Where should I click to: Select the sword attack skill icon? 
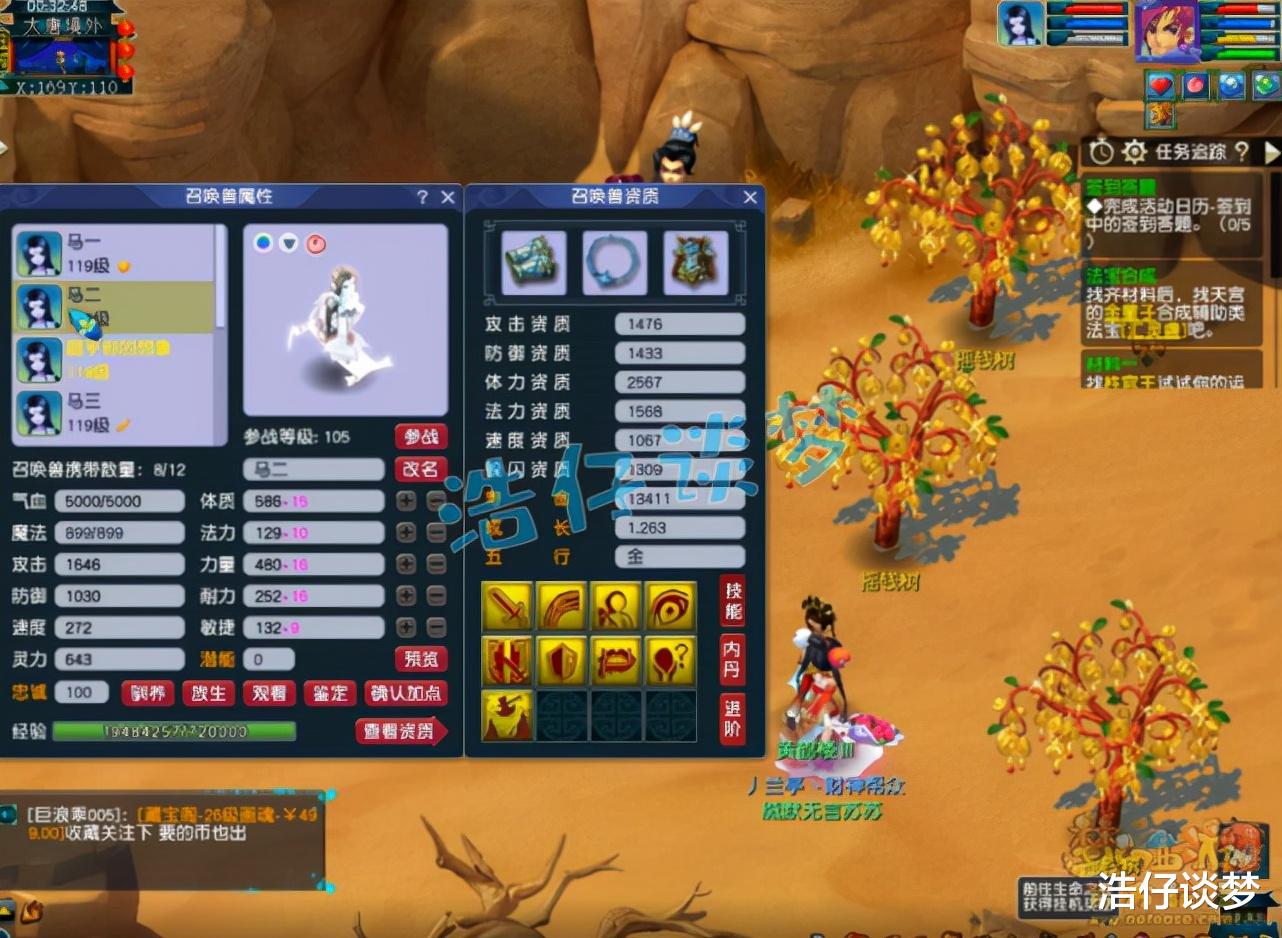coord(506,605)
